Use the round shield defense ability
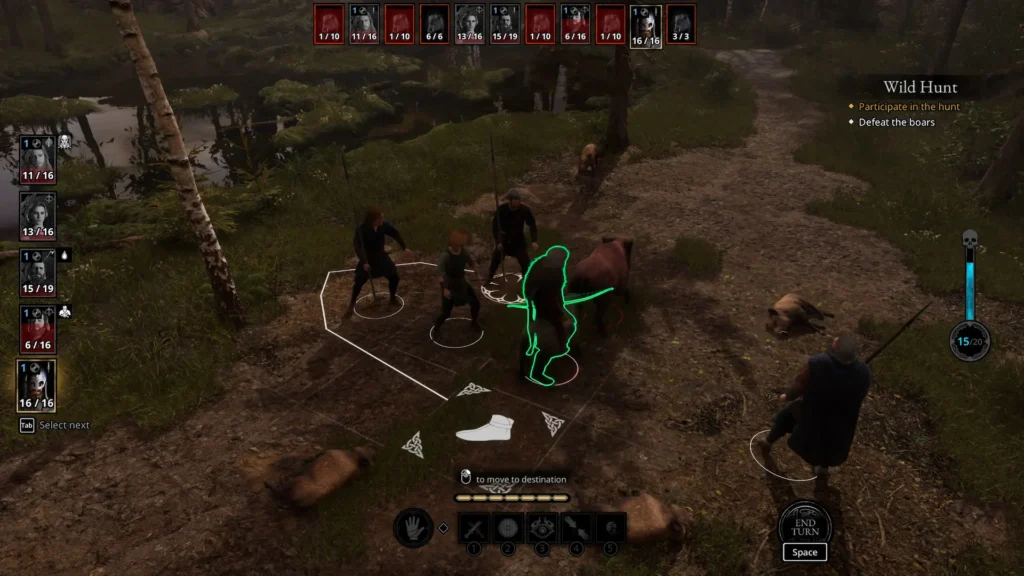The width and height of the screenshot is (1024, 576). [x=507, y=527]
